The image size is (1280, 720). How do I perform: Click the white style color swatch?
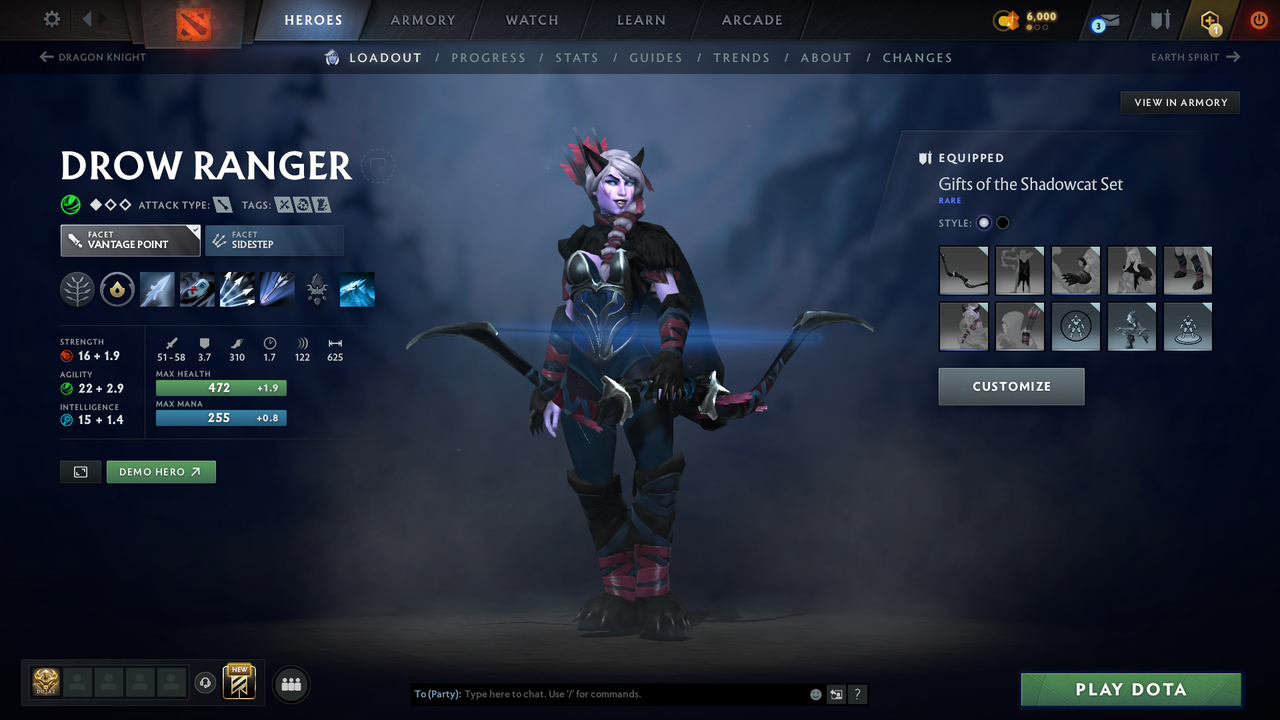(x=983, y=222)
